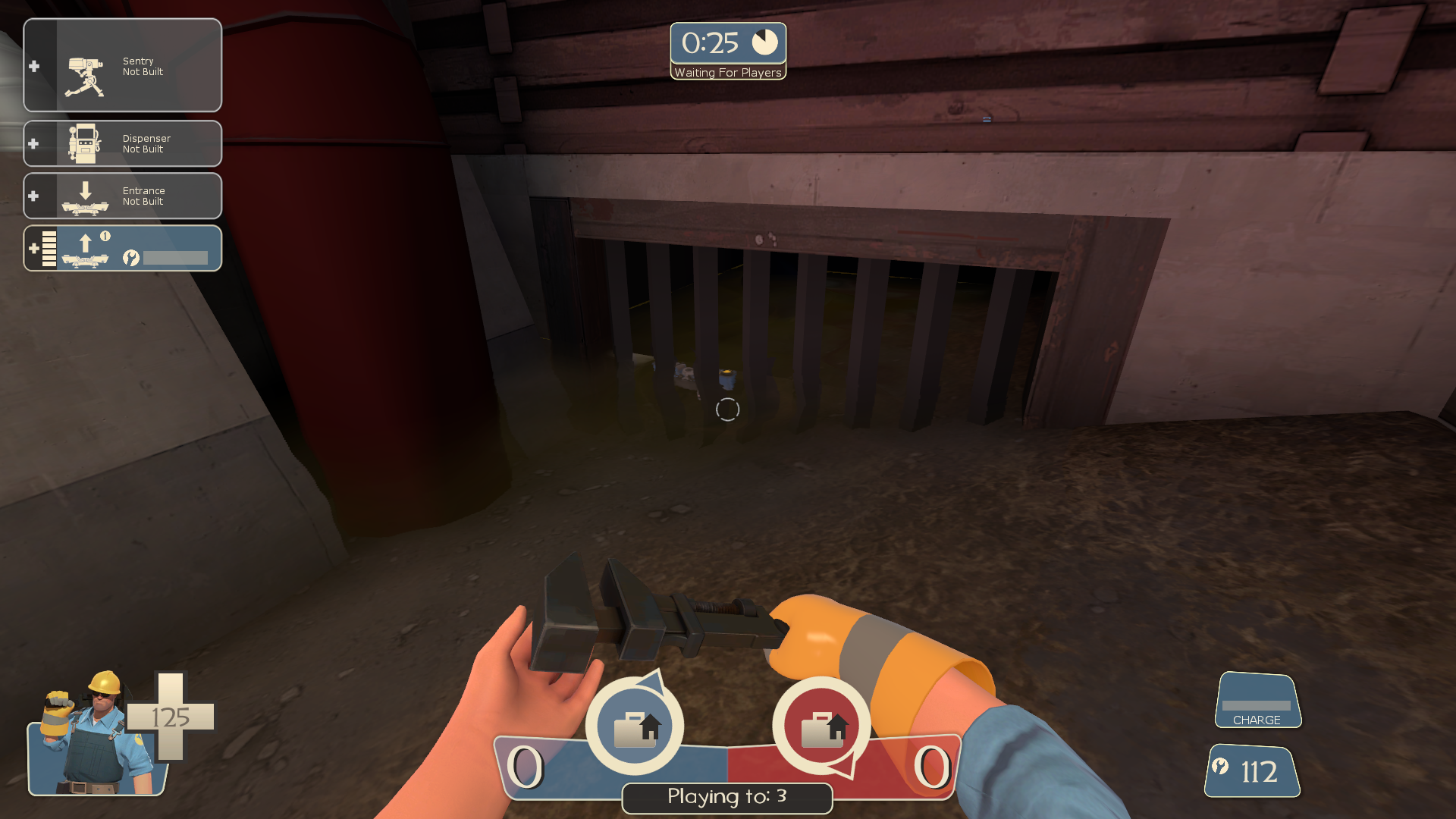Click the upgrade arrow icon on the Exit panel
Viewport: 1456px width, 819px height.
pyautogui.click(x=85, y=244)
